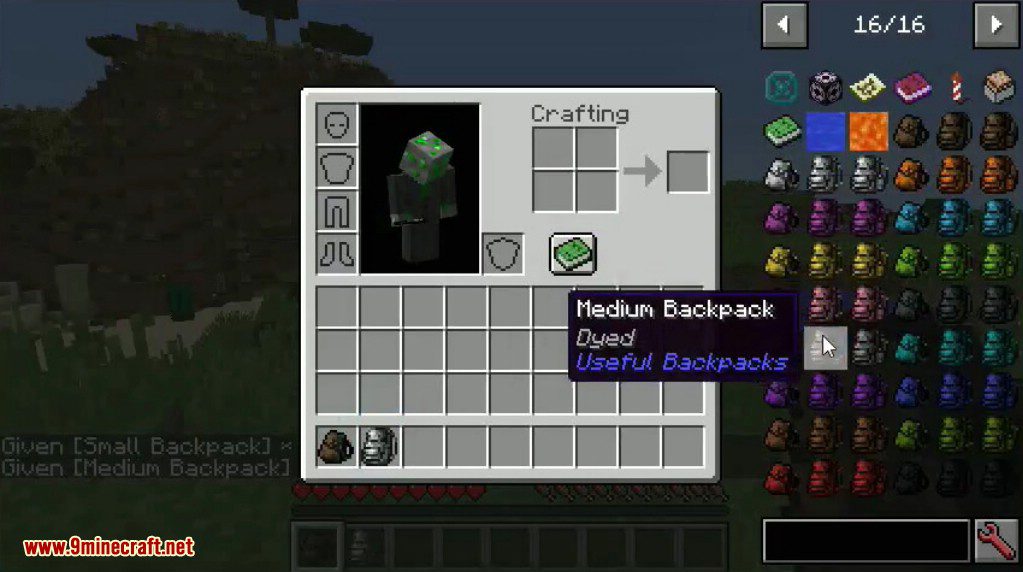This screenshot has width=1023, height=572.
Task: Pick the red-and-white candle item
Action: coord(955,88)
